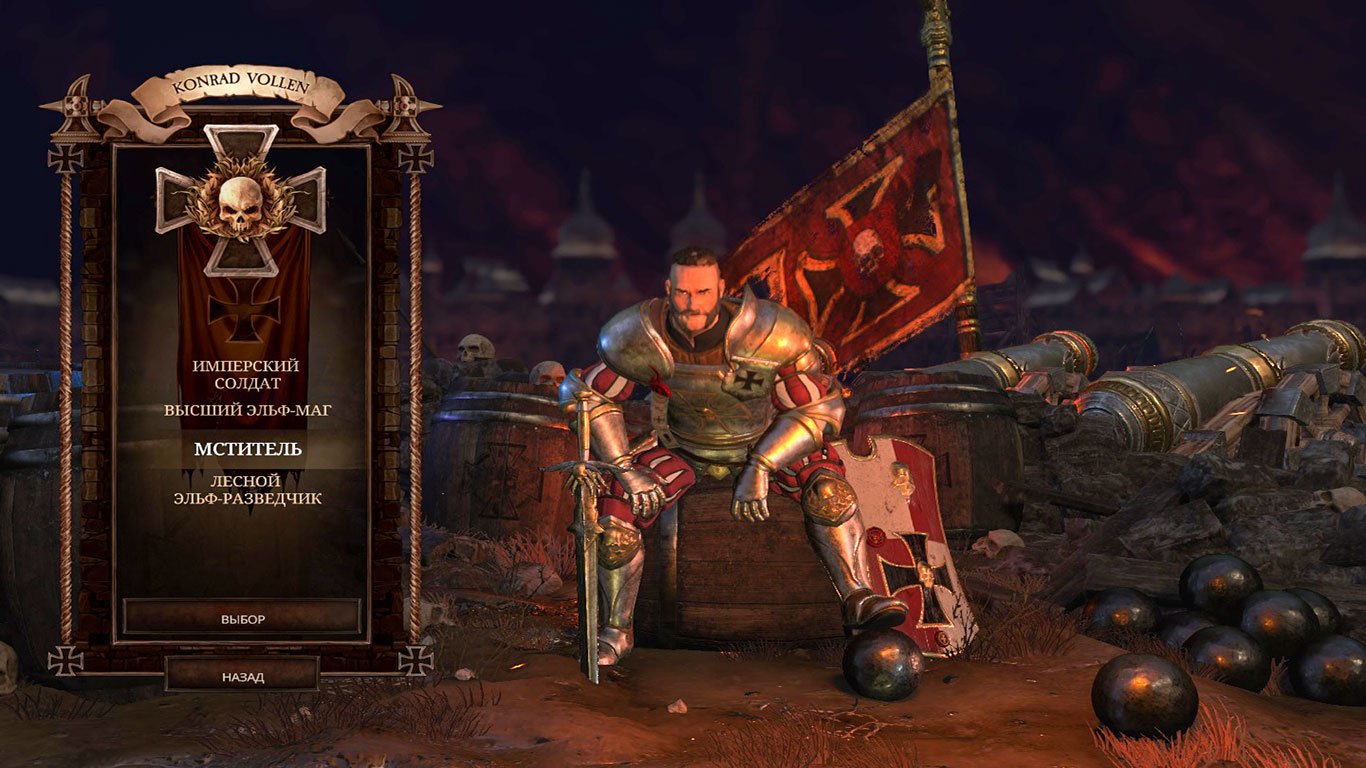Screen dimensions: 1366x768
Task: Click the iron cross in the top-right corner
Action: pyautogui.click(x=418, y=157)
